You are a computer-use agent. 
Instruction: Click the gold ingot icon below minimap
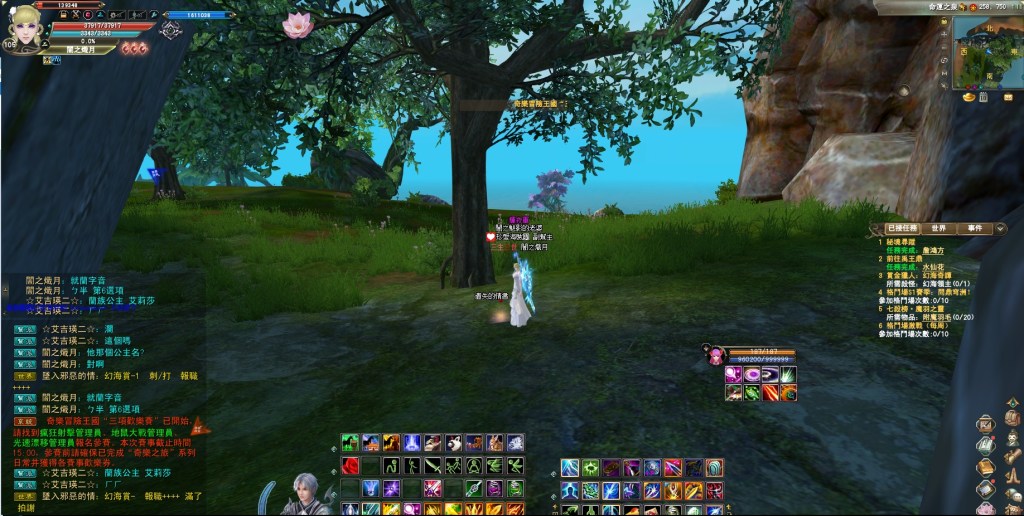coord(968,98)
